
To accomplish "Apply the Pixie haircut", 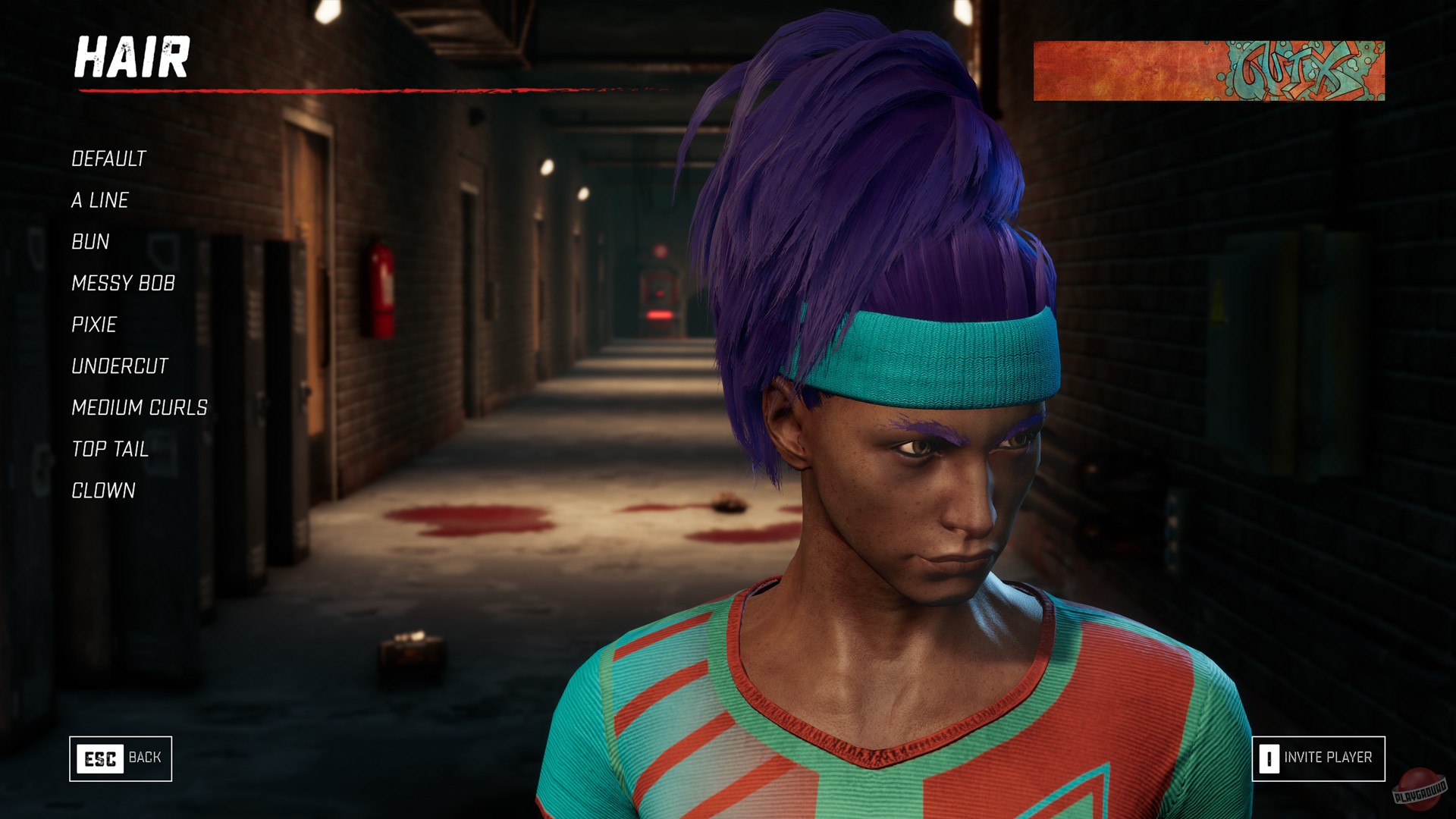I will [94, 325].
